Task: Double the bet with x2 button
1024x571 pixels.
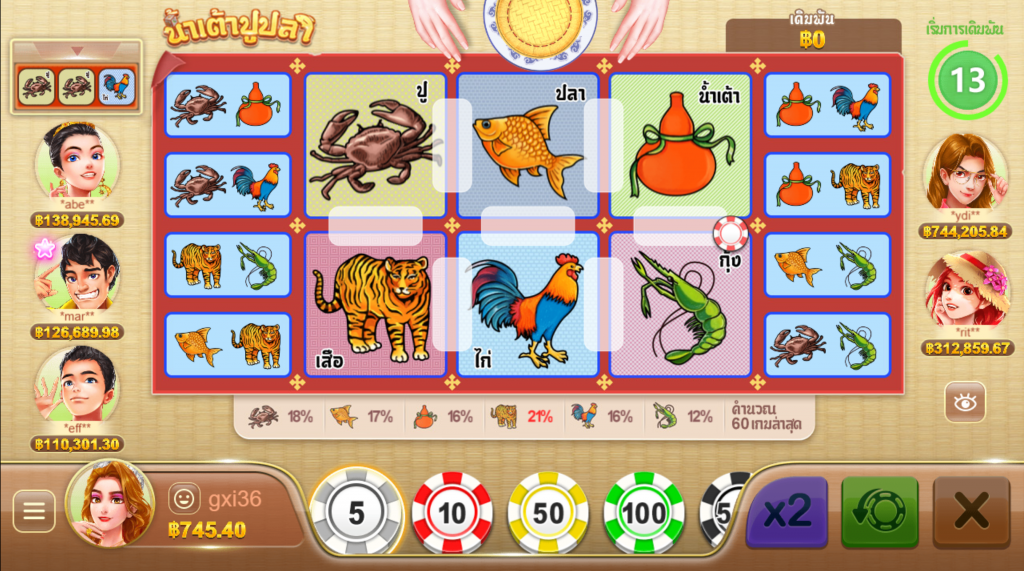Action: pos(787,512)
